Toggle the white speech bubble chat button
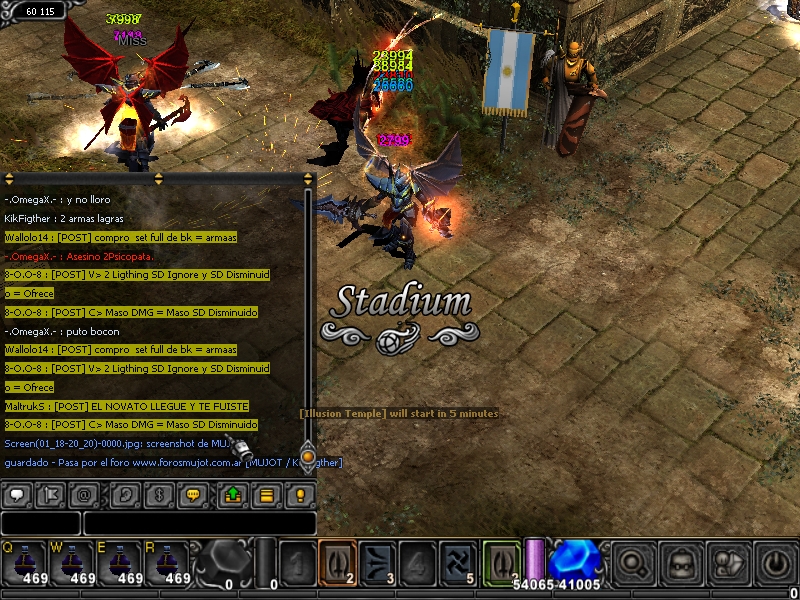 coord(19,494)
